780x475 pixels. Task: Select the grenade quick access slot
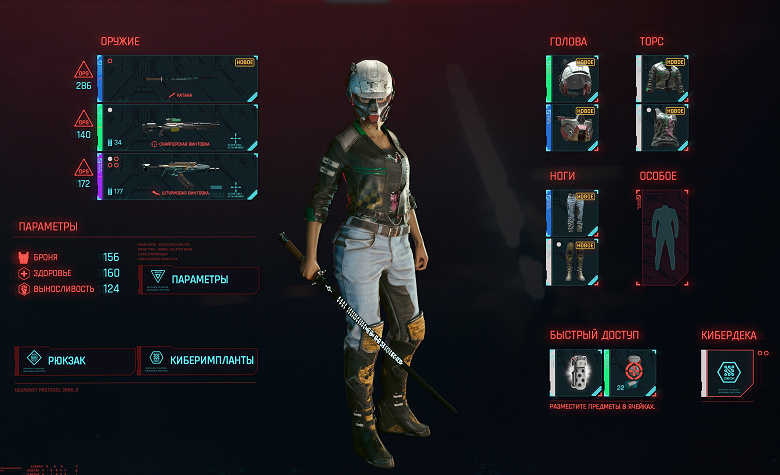pos(575,373)
